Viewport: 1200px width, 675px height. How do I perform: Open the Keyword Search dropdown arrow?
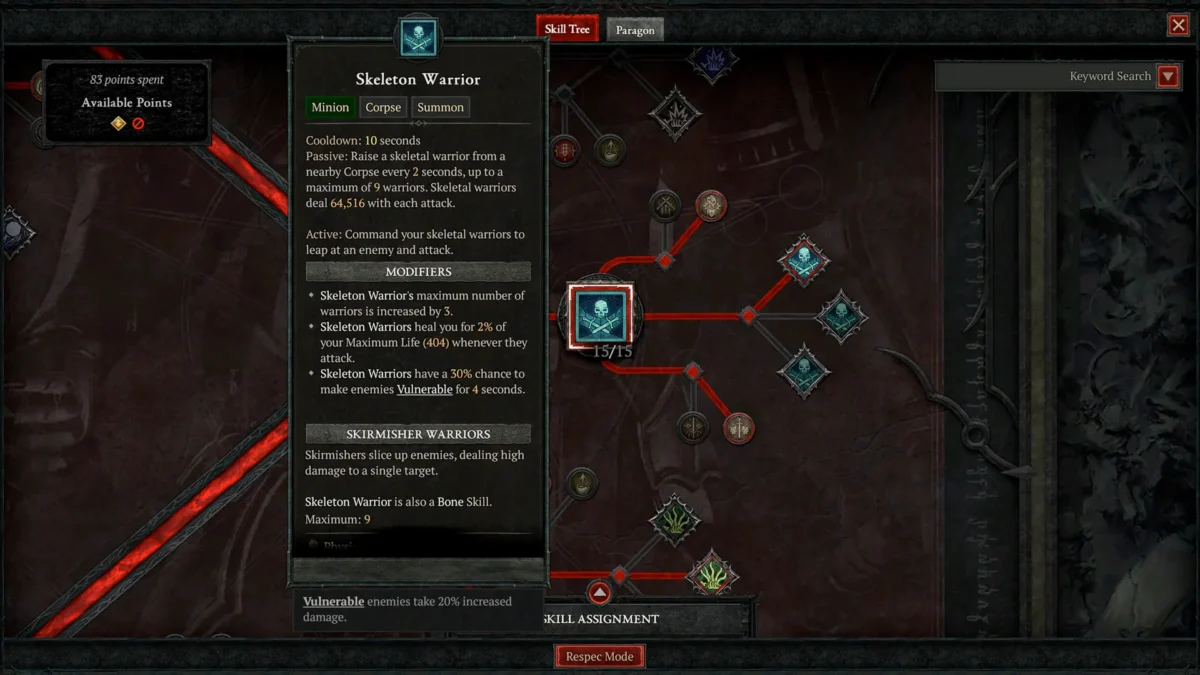(x=1167, y=77)
